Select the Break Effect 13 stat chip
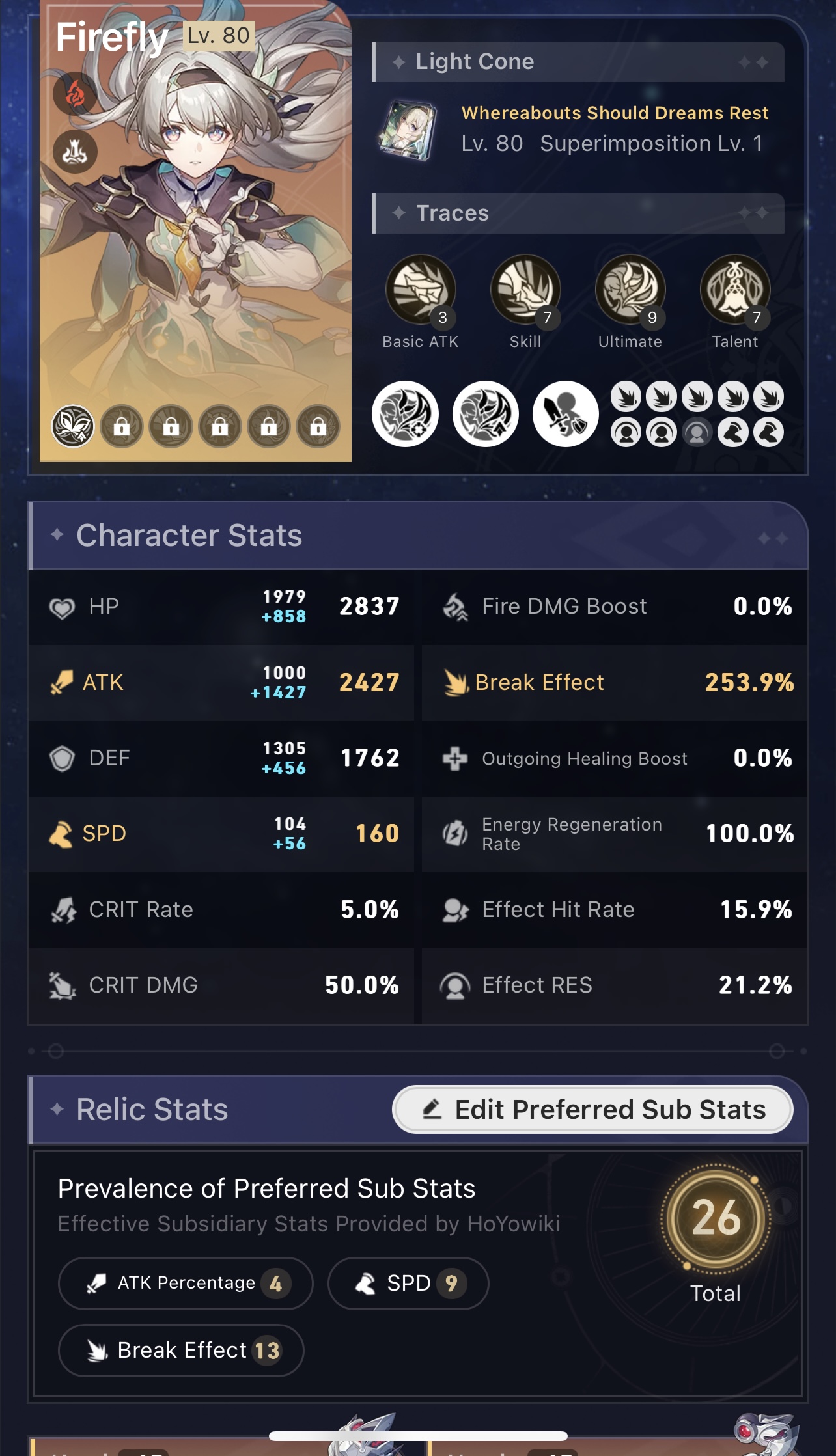The image size is (836, 1456). 180,1351
